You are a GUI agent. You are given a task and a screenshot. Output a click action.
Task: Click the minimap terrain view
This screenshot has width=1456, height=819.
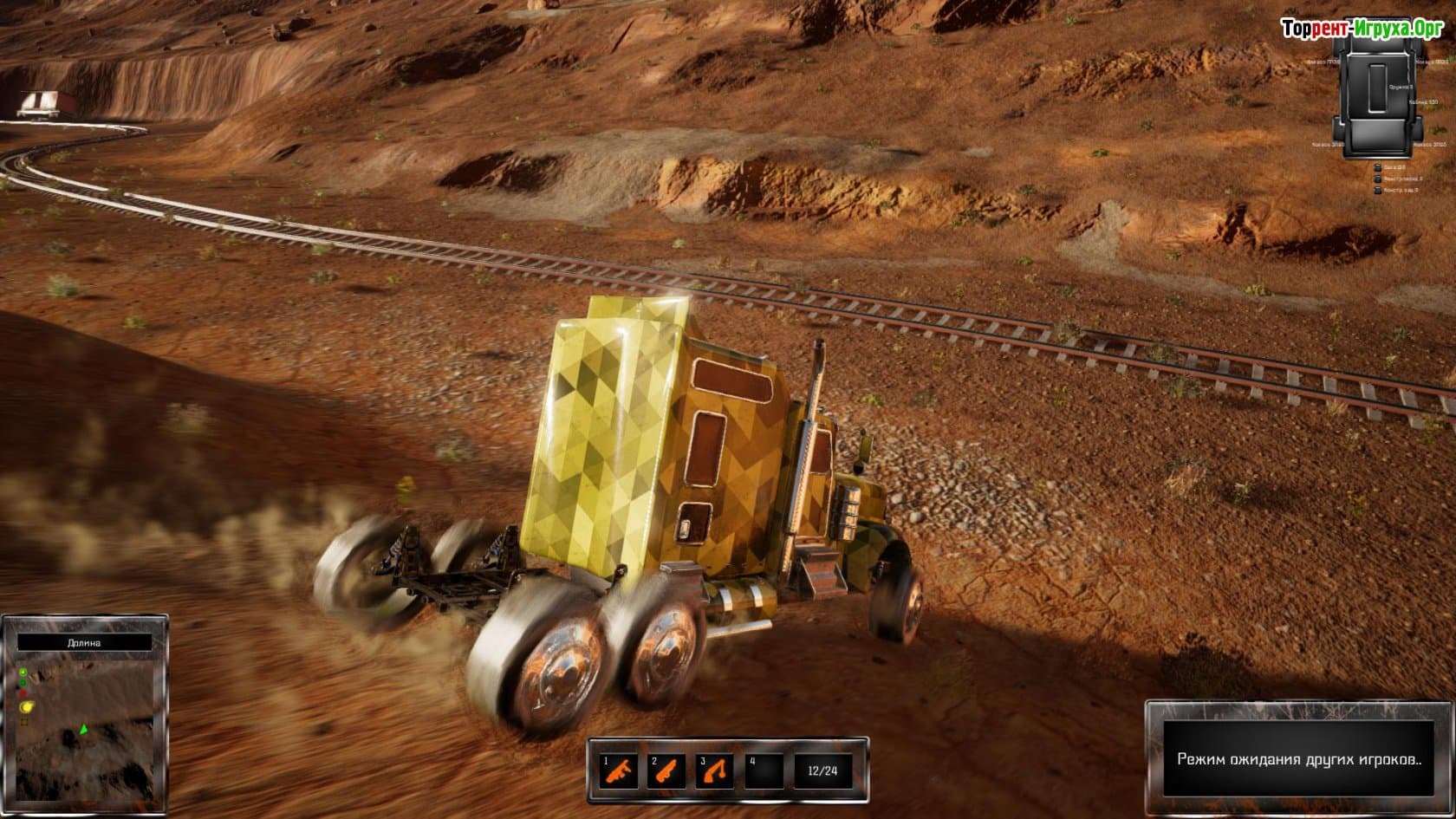tap(95, 745)
